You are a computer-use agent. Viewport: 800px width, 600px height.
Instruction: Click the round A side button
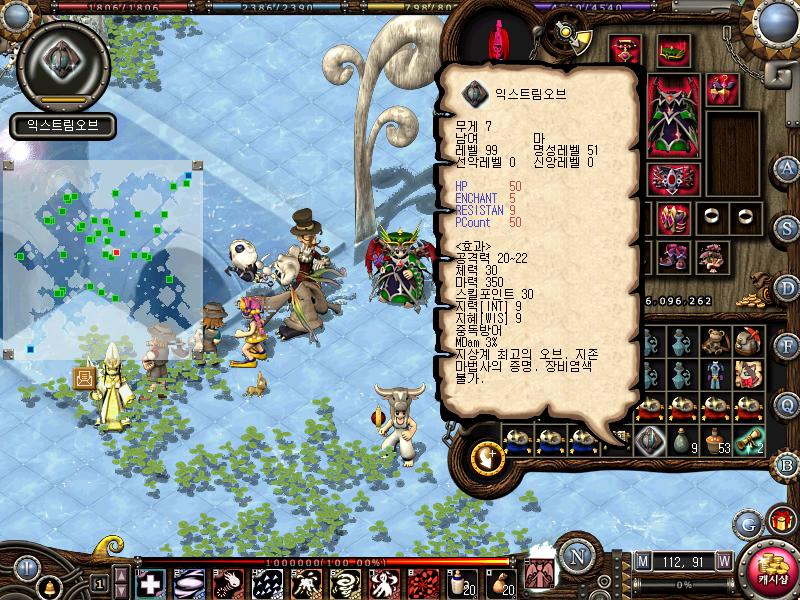787,167
